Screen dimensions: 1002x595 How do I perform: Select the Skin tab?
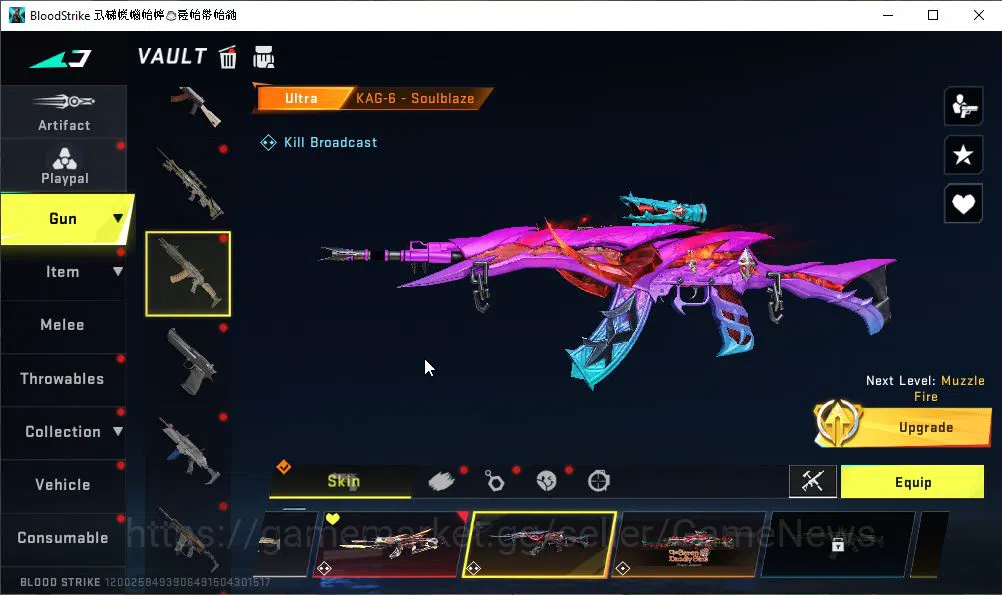pos(343,481)
